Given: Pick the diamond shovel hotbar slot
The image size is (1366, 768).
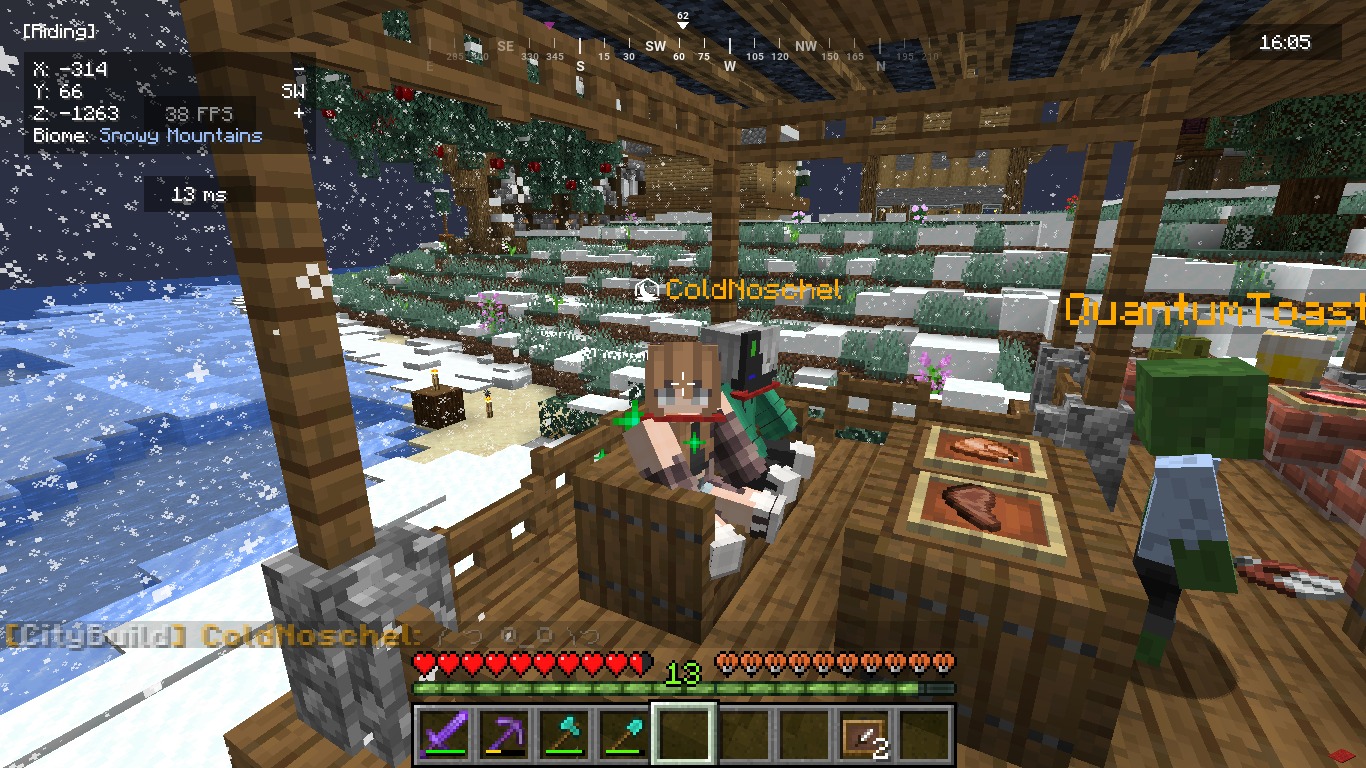Looking at the screenshot, I should 624,735.
